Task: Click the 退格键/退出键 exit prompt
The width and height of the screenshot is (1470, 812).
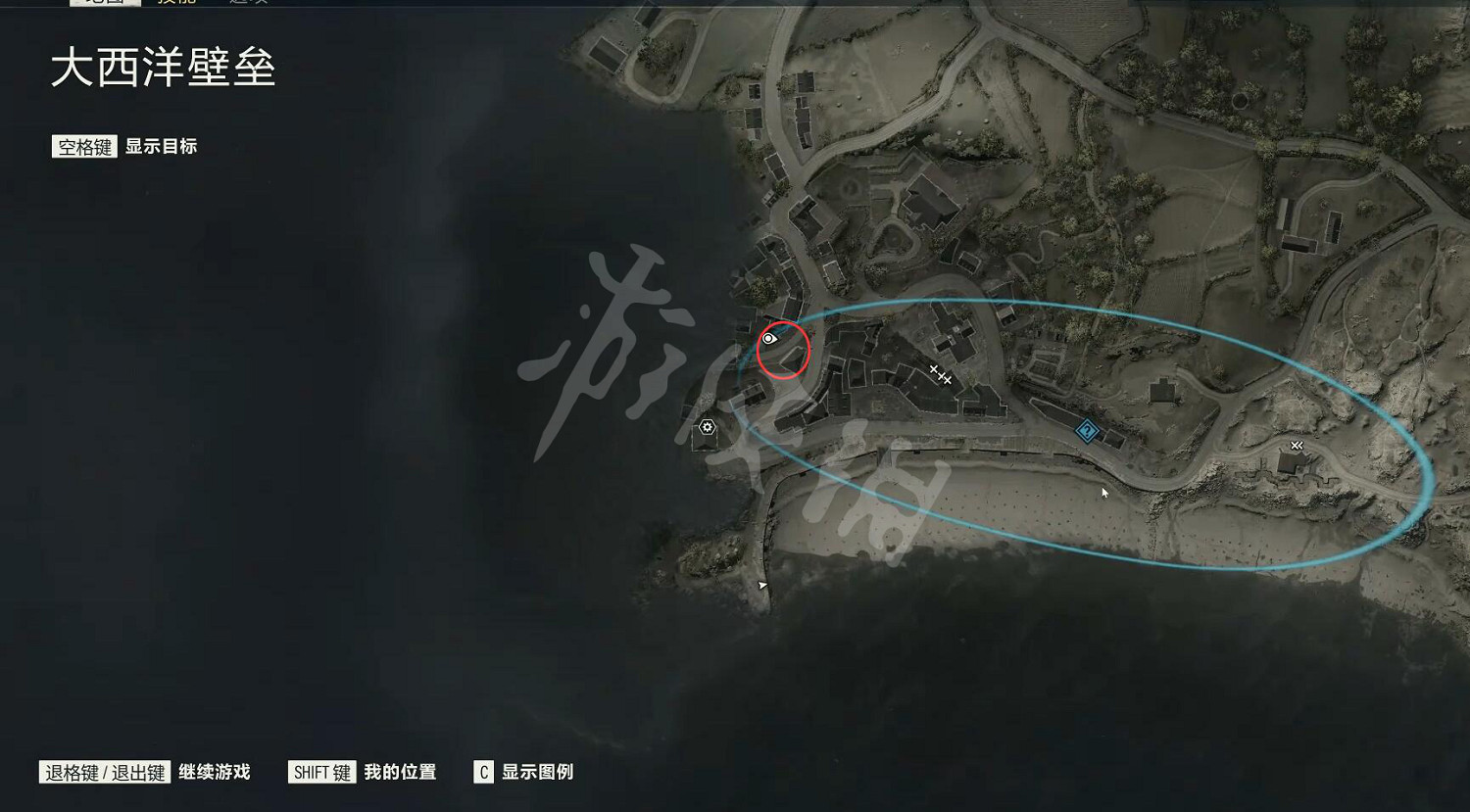Action: coord(105,772)
